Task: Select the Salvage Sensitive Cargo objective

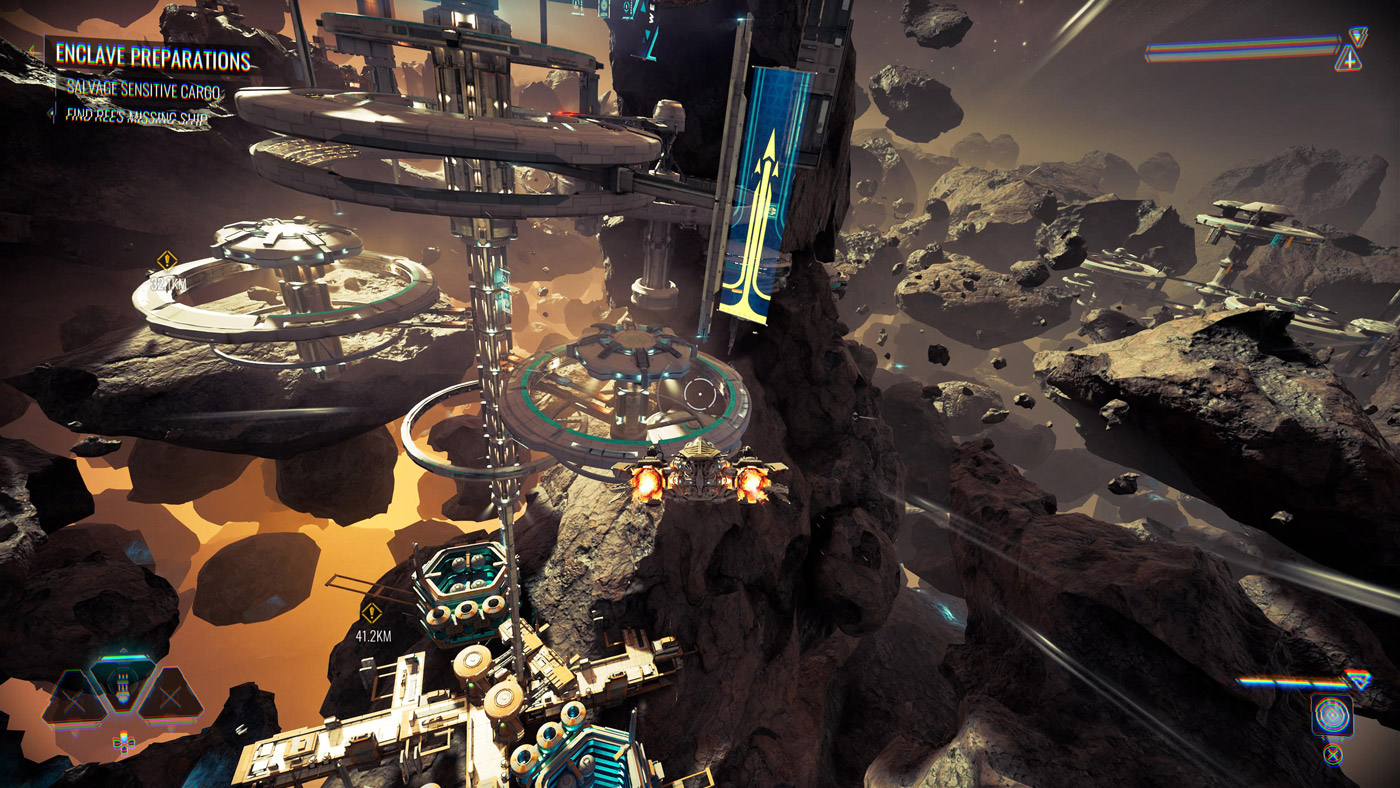Action: point(143,89)
